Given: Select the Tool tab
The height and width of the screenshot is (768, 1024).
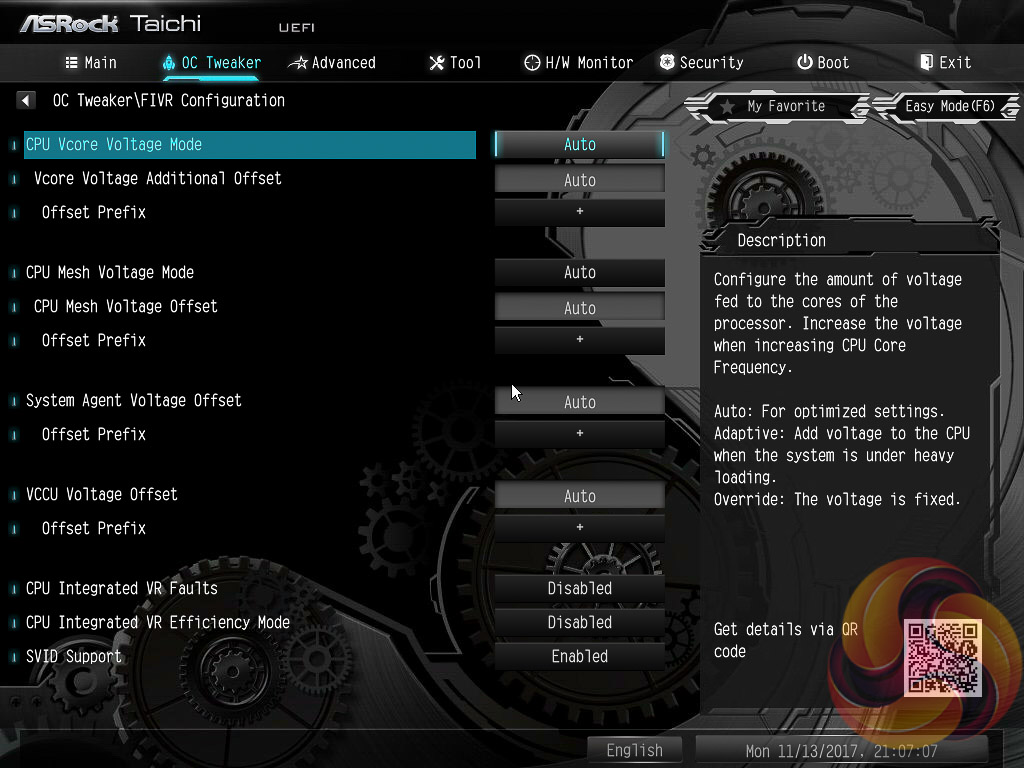Looking at the screenshot, I should coord(455,62).
